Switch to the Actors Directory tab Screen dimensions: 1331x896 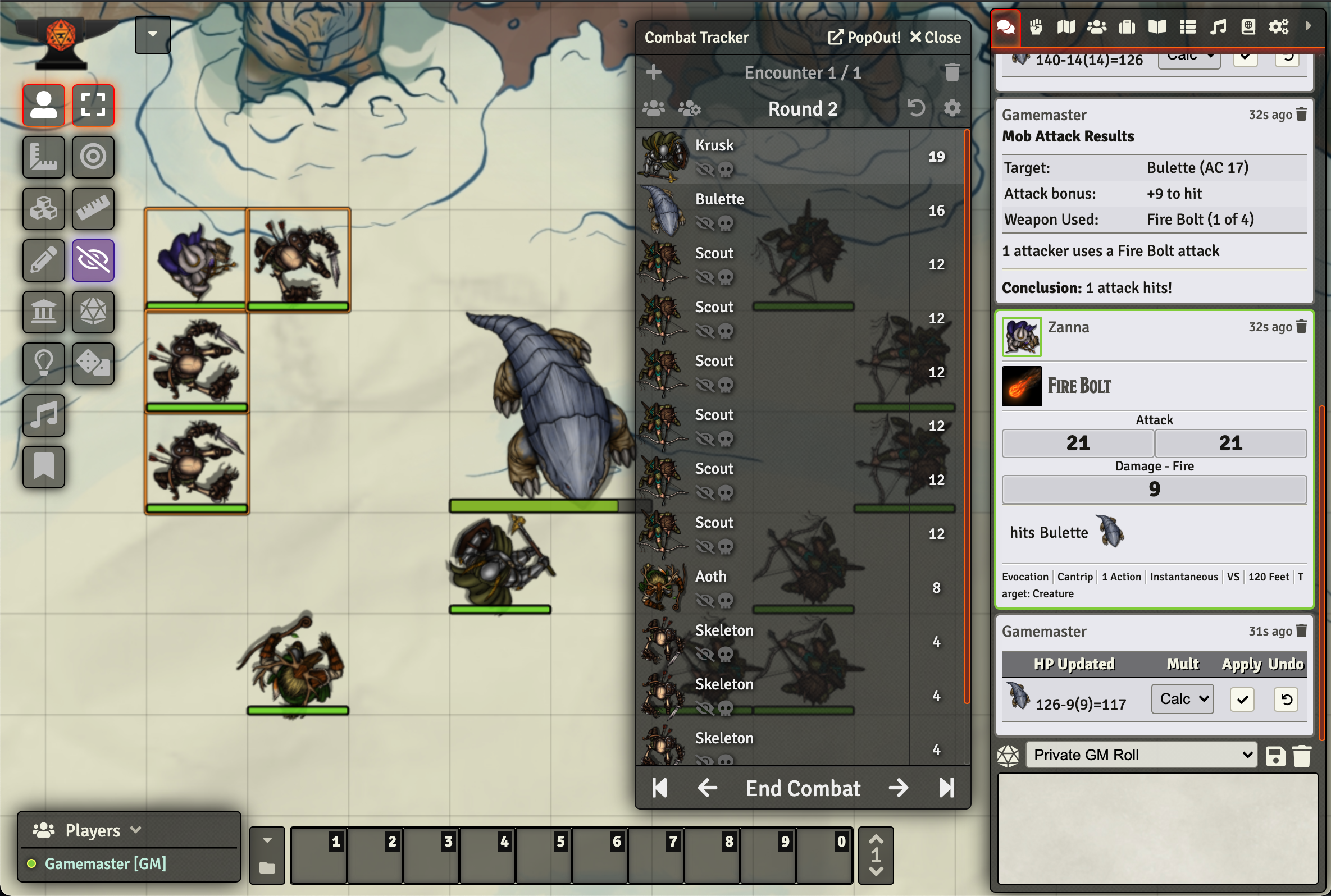(x=1097, y=26)
